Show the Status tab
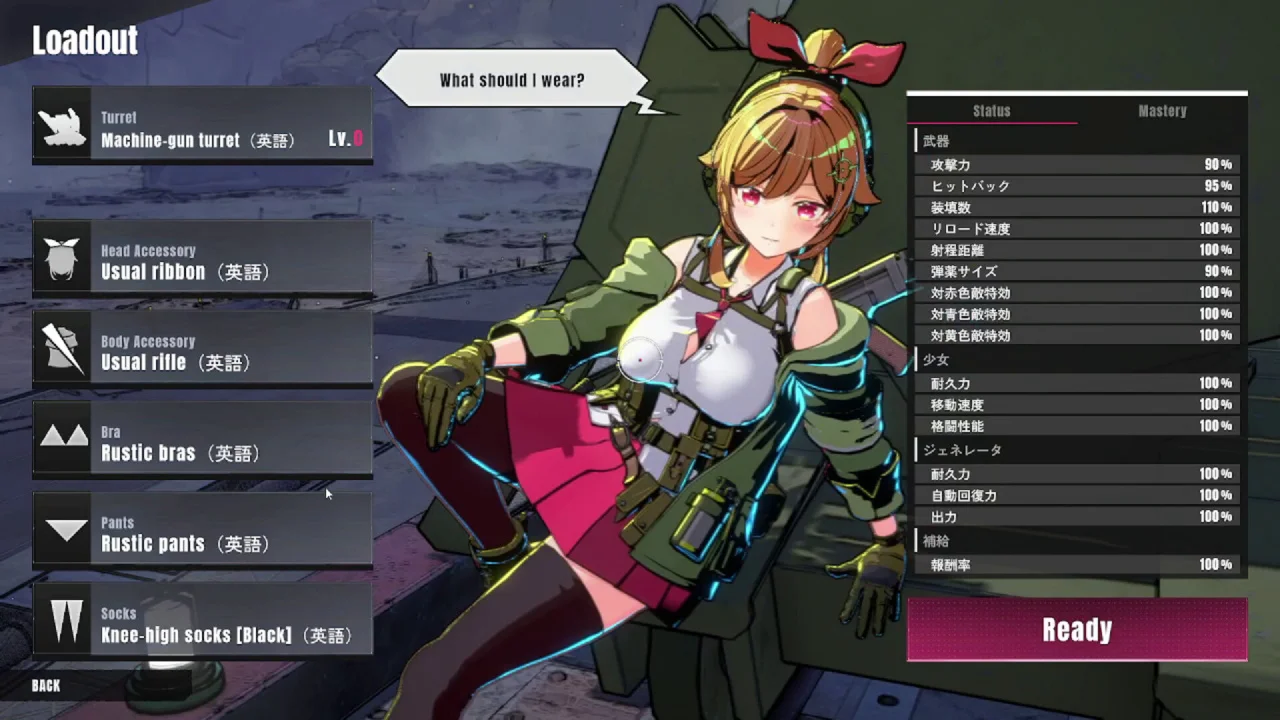 click(x=992, y=111)
